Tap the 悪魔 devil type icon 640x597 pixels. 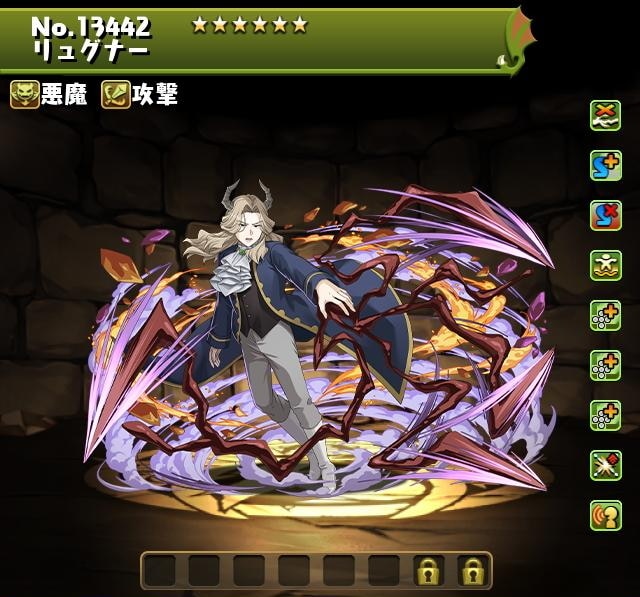(x=25, y=95)
